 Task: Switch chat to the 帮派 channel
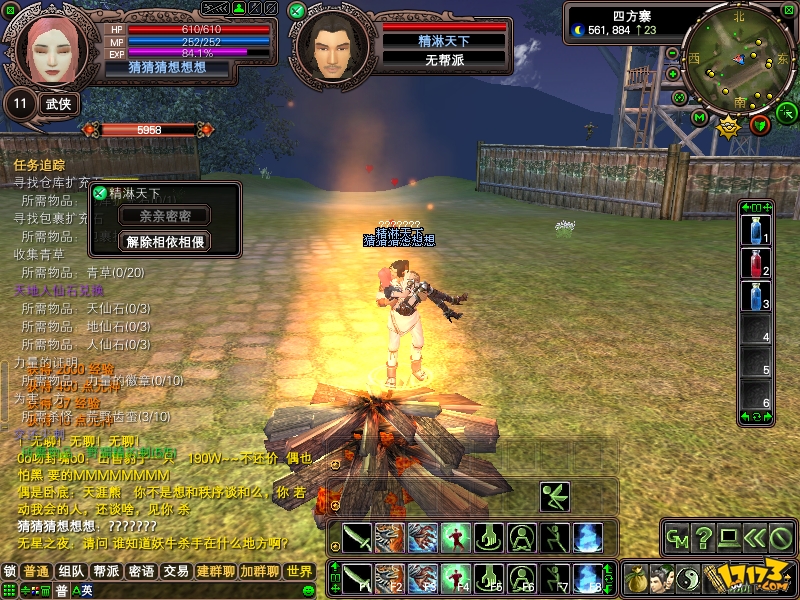click(106, 571)
